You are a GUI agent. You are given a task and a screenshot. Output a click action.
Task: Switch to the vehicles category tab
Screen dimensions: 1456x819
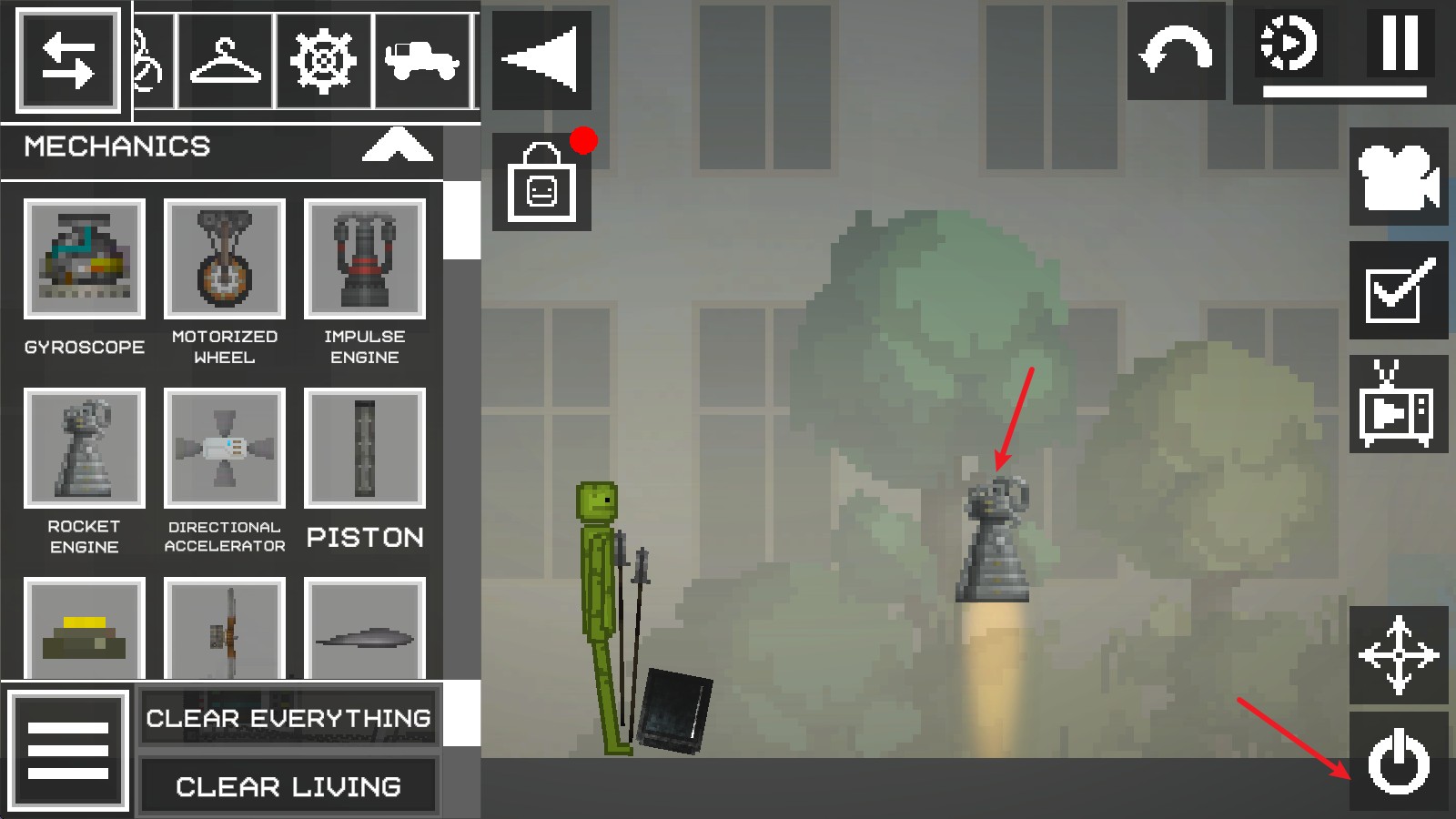click(x=421, y=61)
